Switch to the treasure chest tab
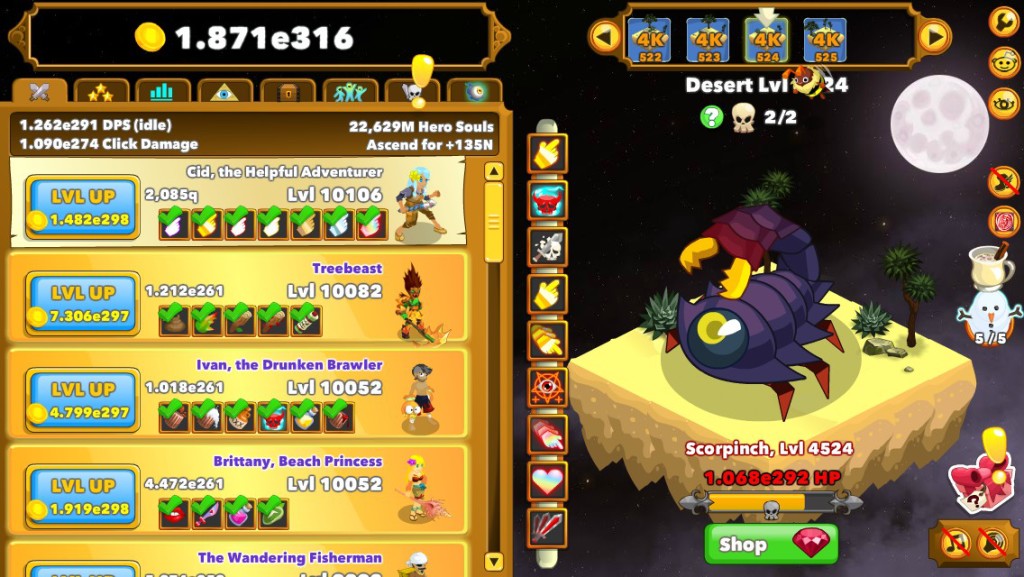Screen dimensions: 1024x577 [287, 92]
